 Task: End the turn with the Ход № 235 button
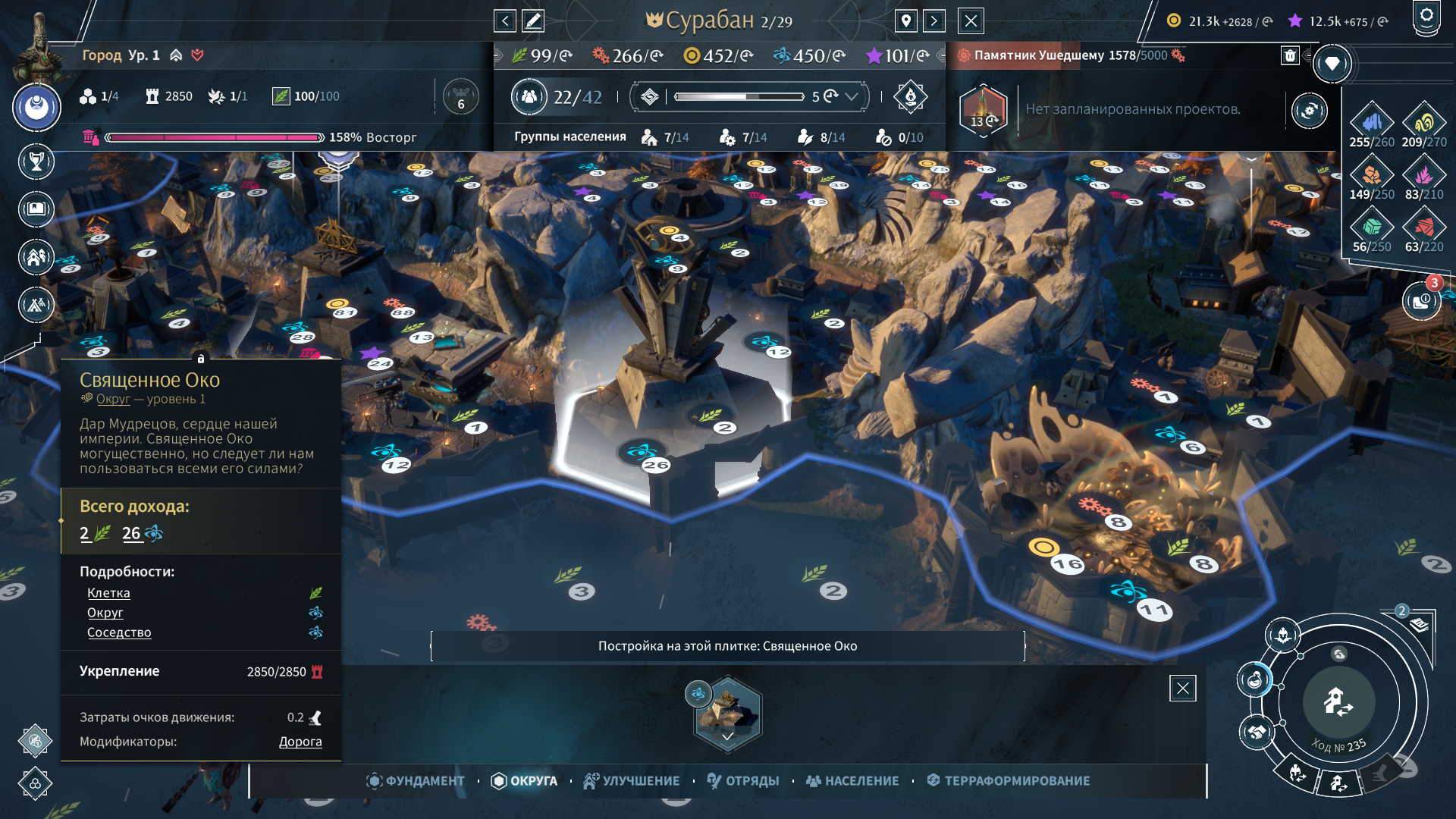pos(1338,703)
